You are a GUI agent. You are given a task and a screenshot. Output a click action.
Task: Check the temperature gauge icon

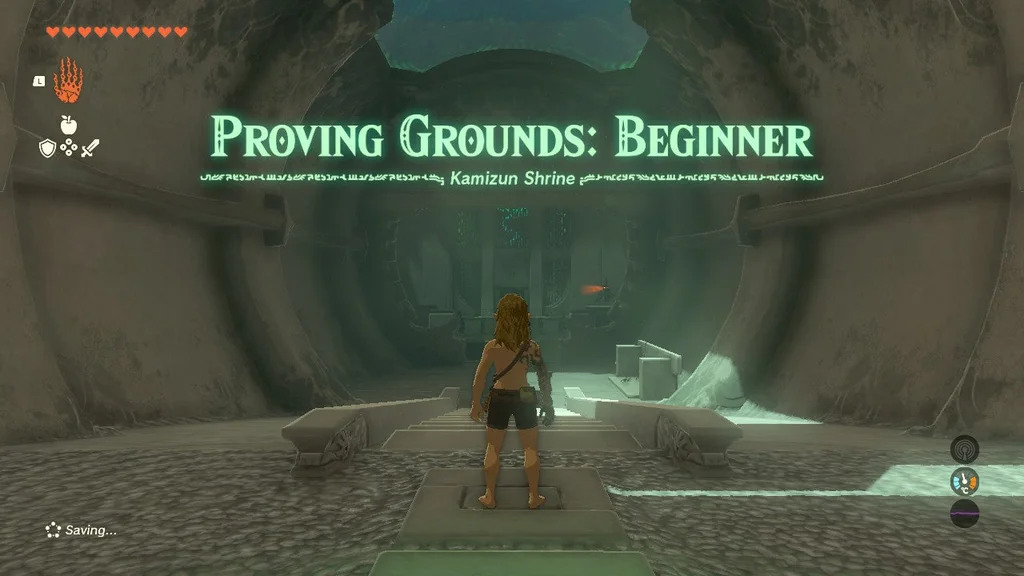pyautogui.click(x=964, y=482)
